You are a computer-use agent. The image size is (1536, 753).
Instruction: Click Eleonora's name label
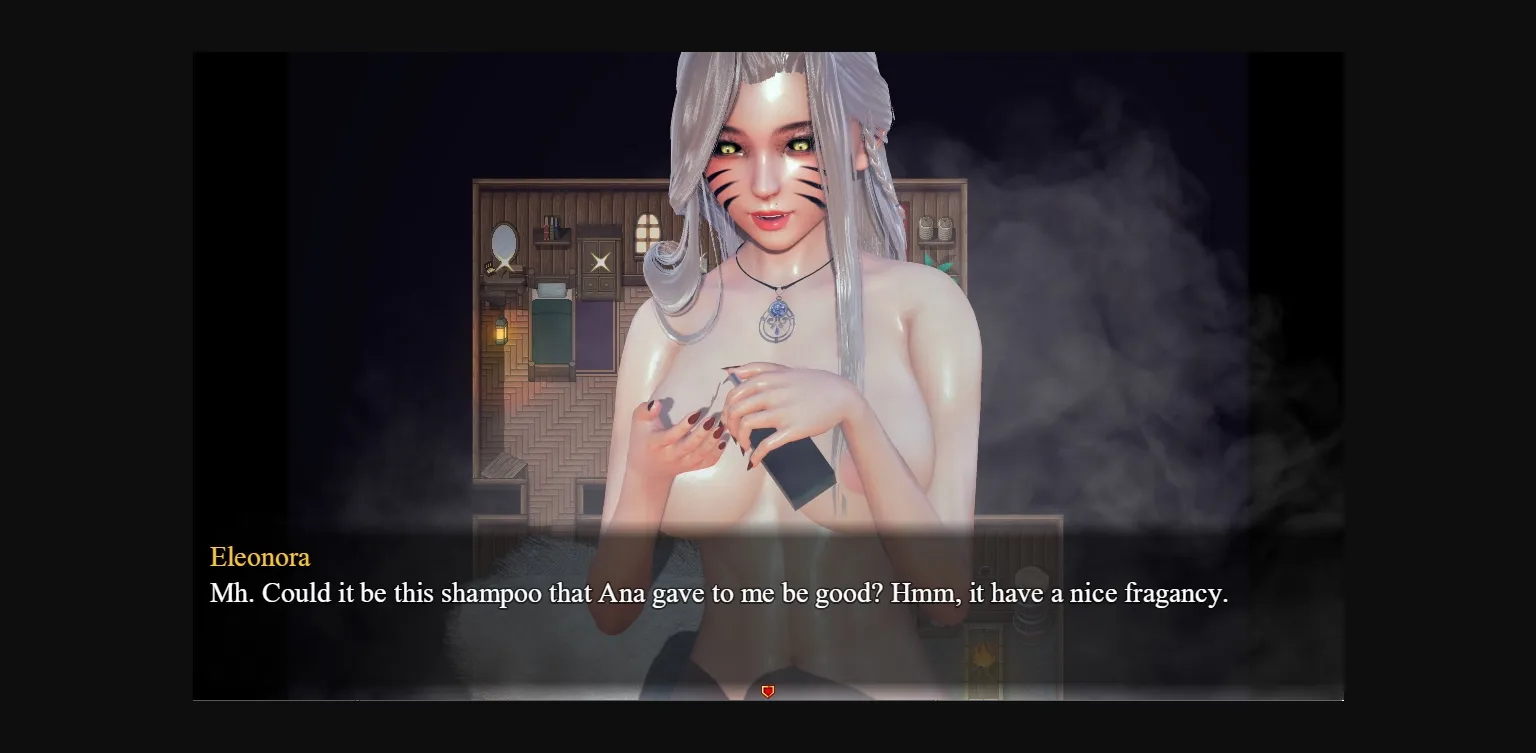(260, 557)
